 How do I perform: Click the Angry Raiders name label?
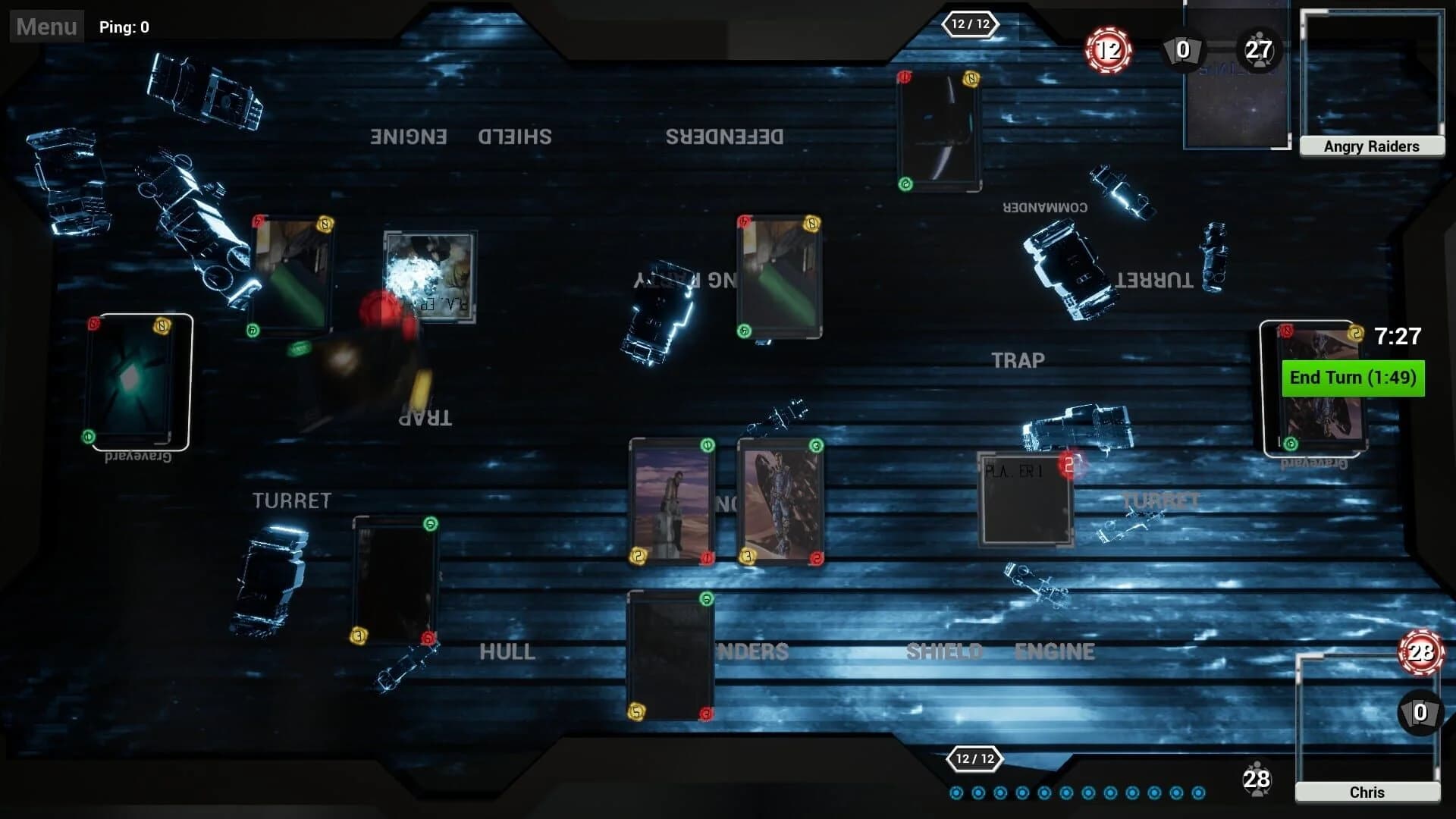click(x=1371, y=146)
